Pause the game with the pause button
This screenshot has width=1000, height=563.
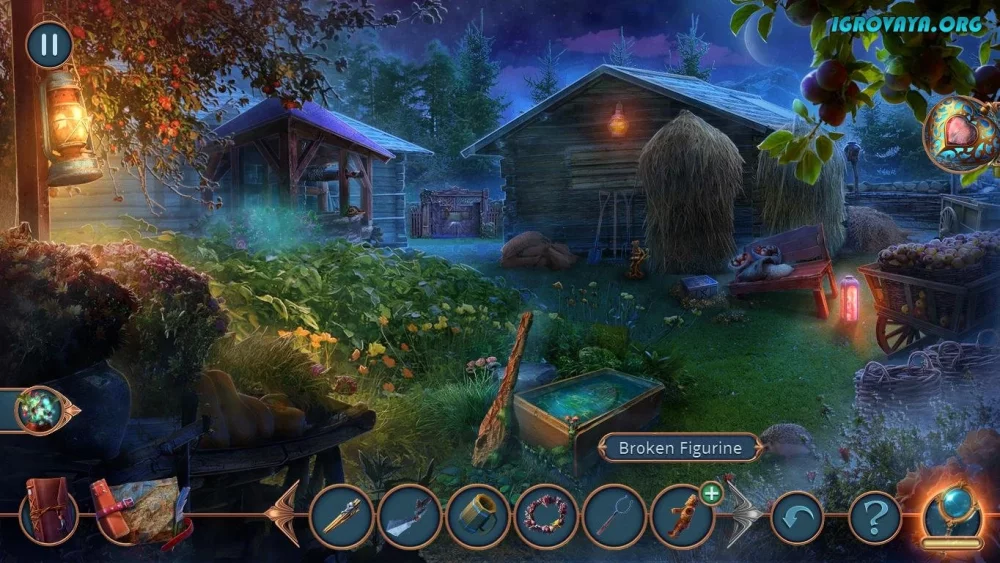pyautogui.click(x=48, y=45)
